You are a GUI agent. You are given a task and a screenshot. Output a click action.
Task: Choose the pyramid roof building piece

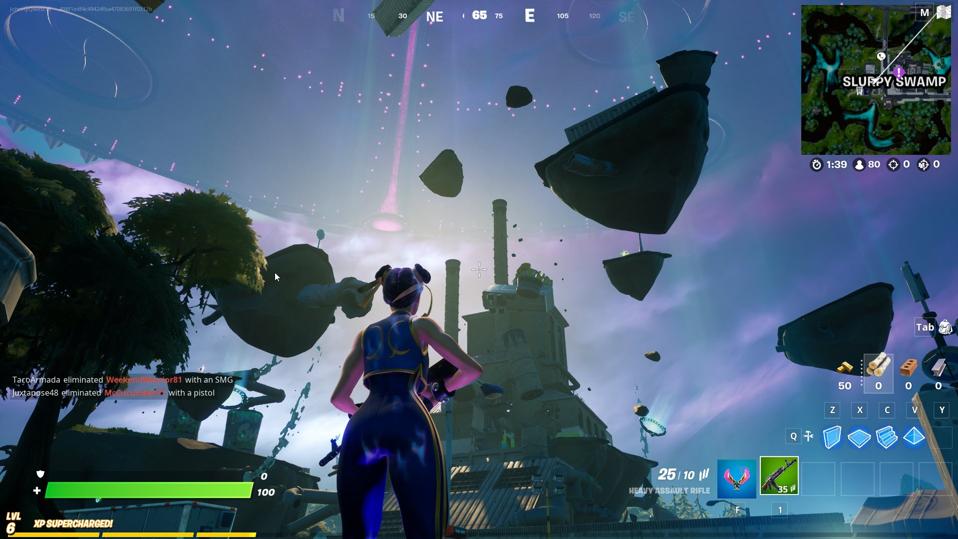coord(914,437)
